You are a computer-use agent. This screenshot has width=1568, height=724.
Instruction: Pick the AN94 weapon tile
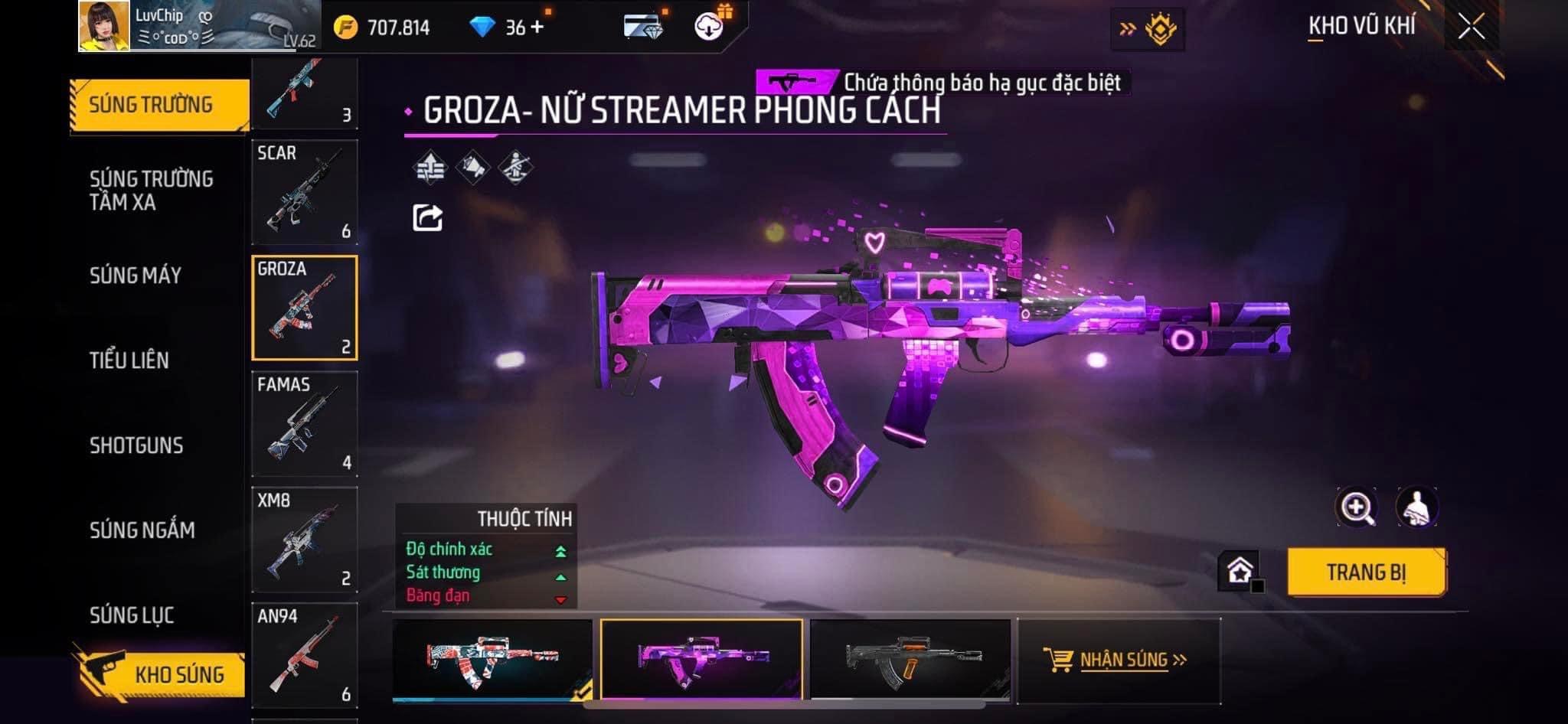point(305,656)
